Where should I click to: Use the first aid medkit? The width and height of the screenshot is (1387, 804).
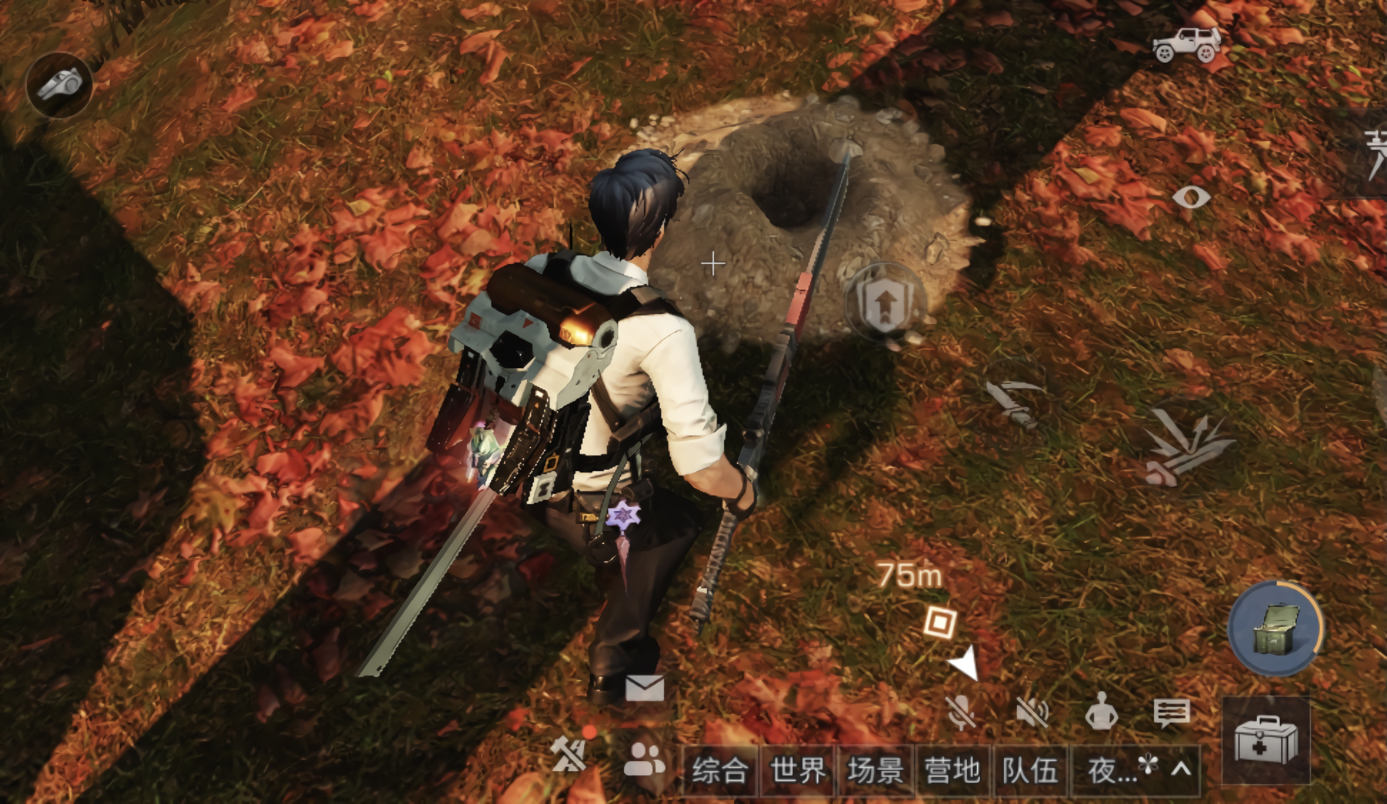[x=1265, y=741]
